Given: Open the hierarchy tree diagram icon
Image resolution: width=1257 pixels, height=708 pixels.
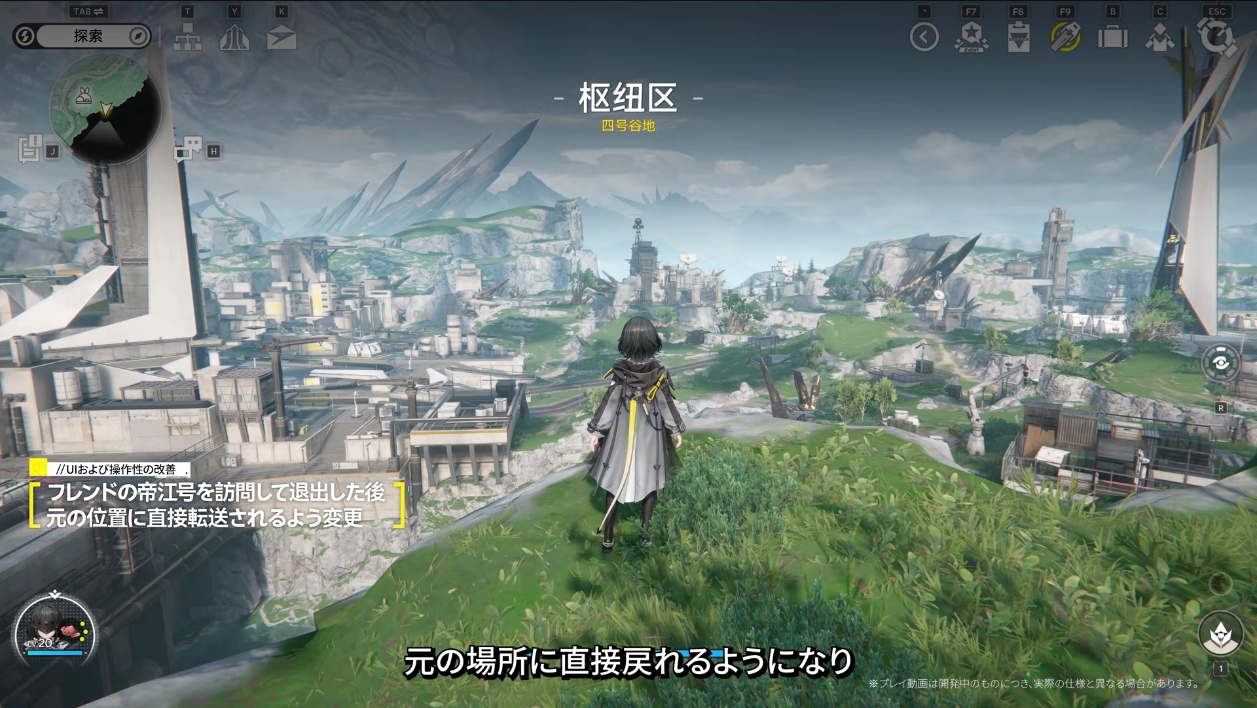Looking at the screenshot, I should (x=188, y=37).
